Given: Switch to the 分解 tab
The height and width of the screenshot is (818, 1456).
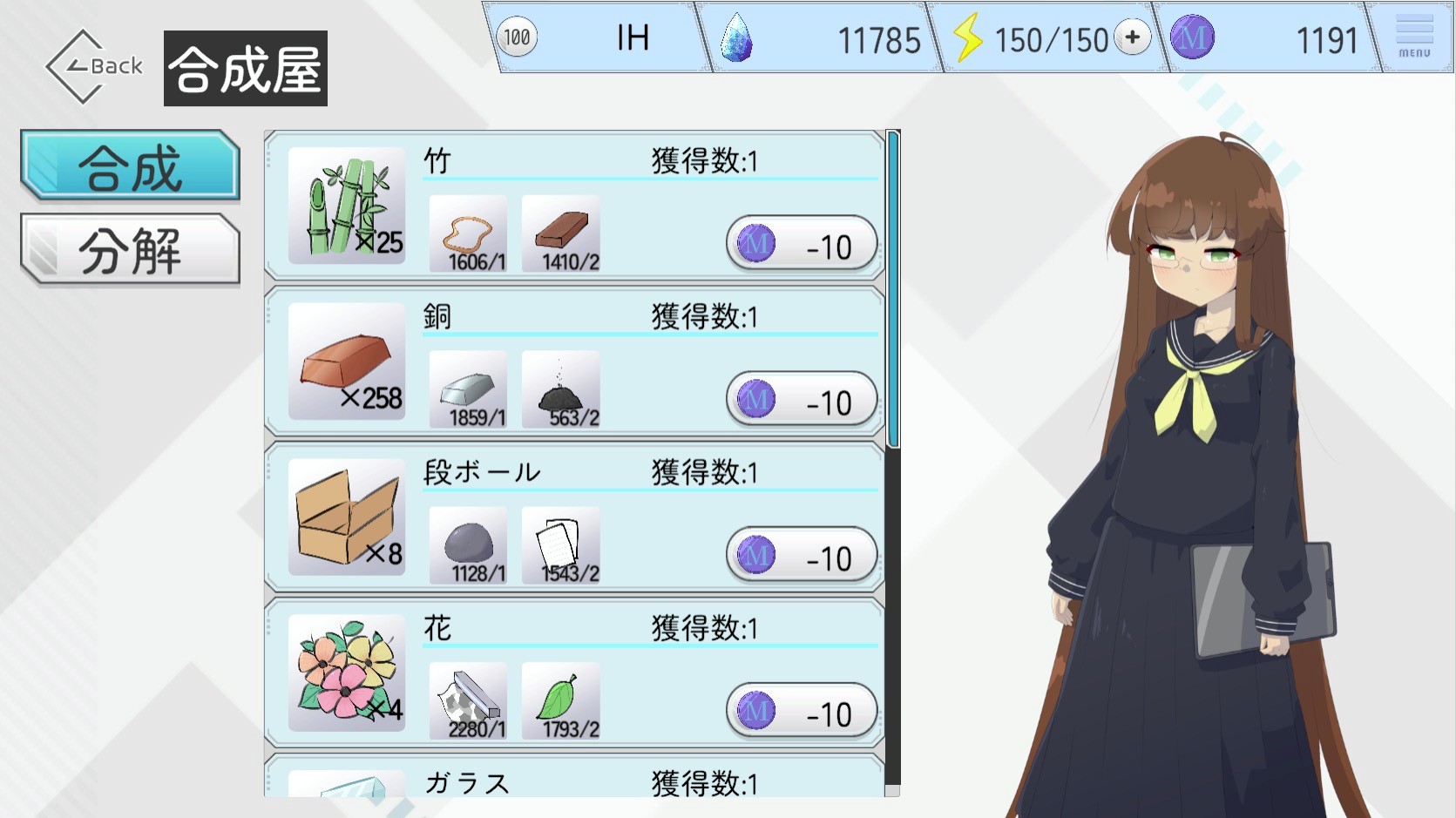Looking at the screenshot, I should (130, 250).
